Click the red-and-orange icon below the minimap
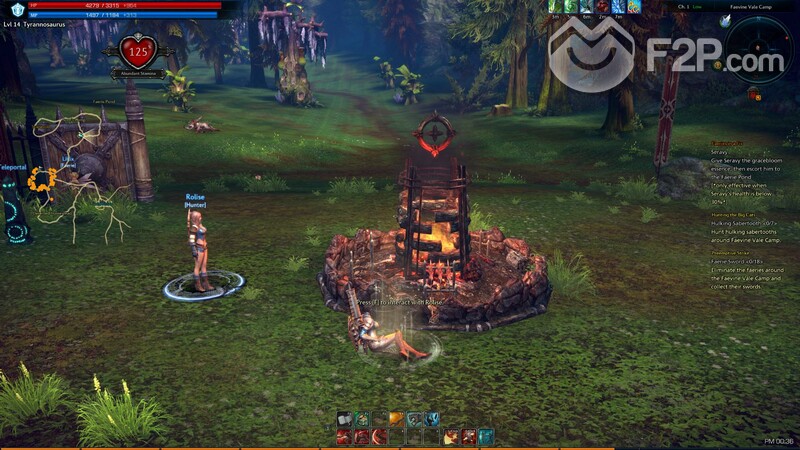 pyautogui.click(x=752, y=93)
